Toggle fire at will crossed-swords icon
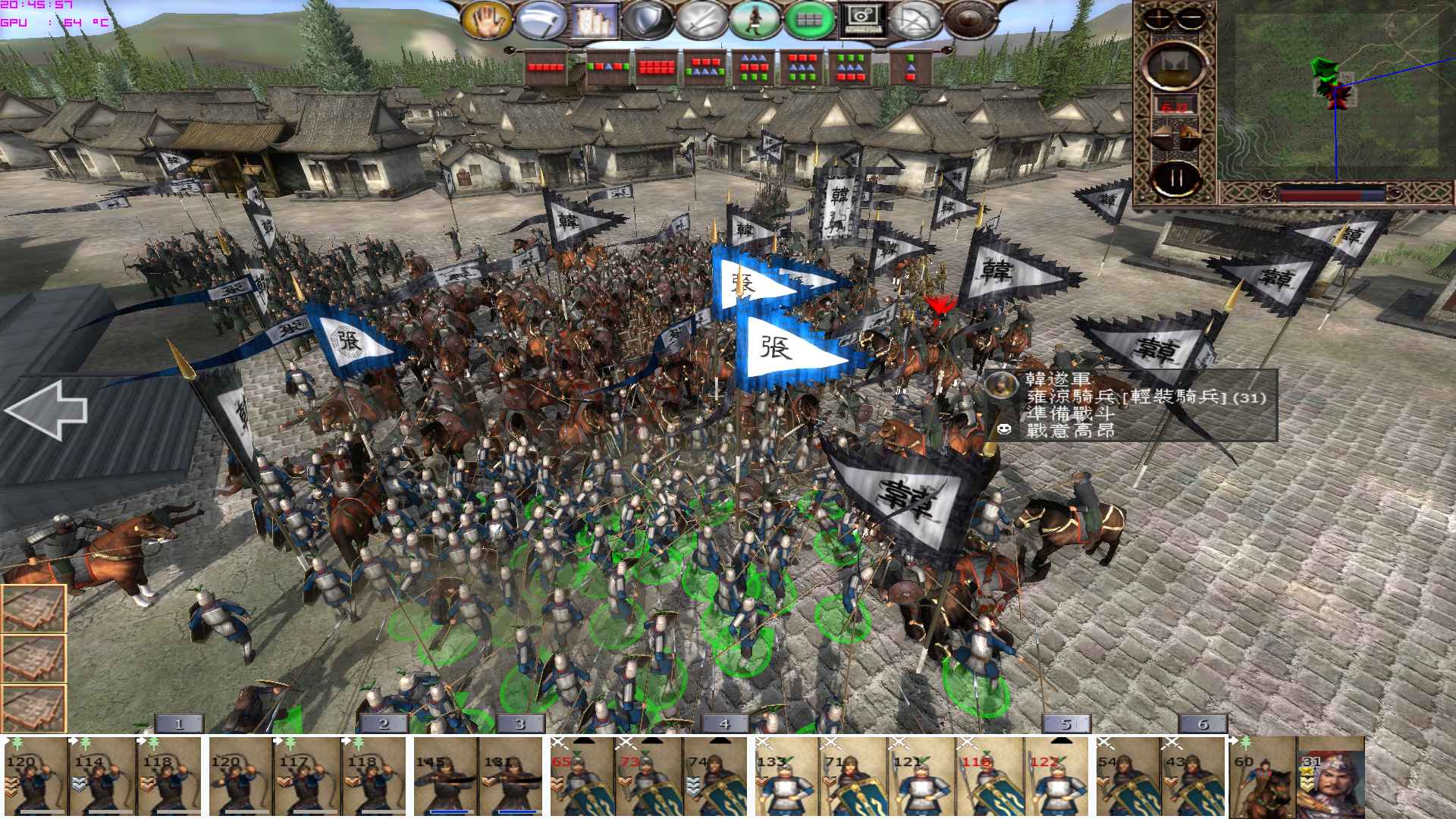 pyautogui.click(x=700, y=20)
